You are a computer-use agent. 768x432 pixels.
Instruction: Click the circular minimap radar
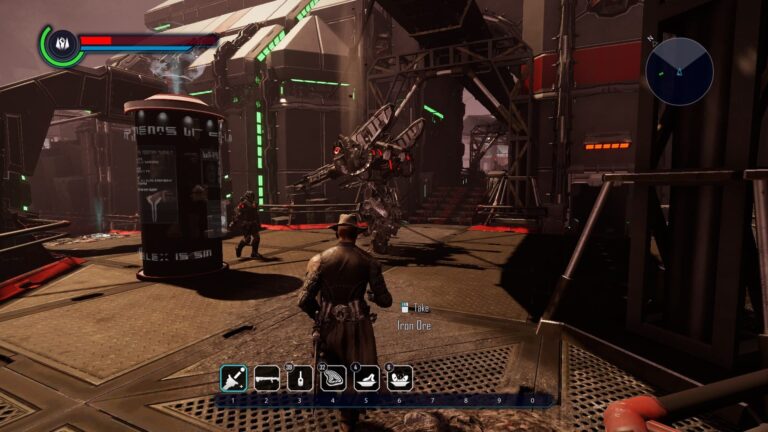coord(679,71)
